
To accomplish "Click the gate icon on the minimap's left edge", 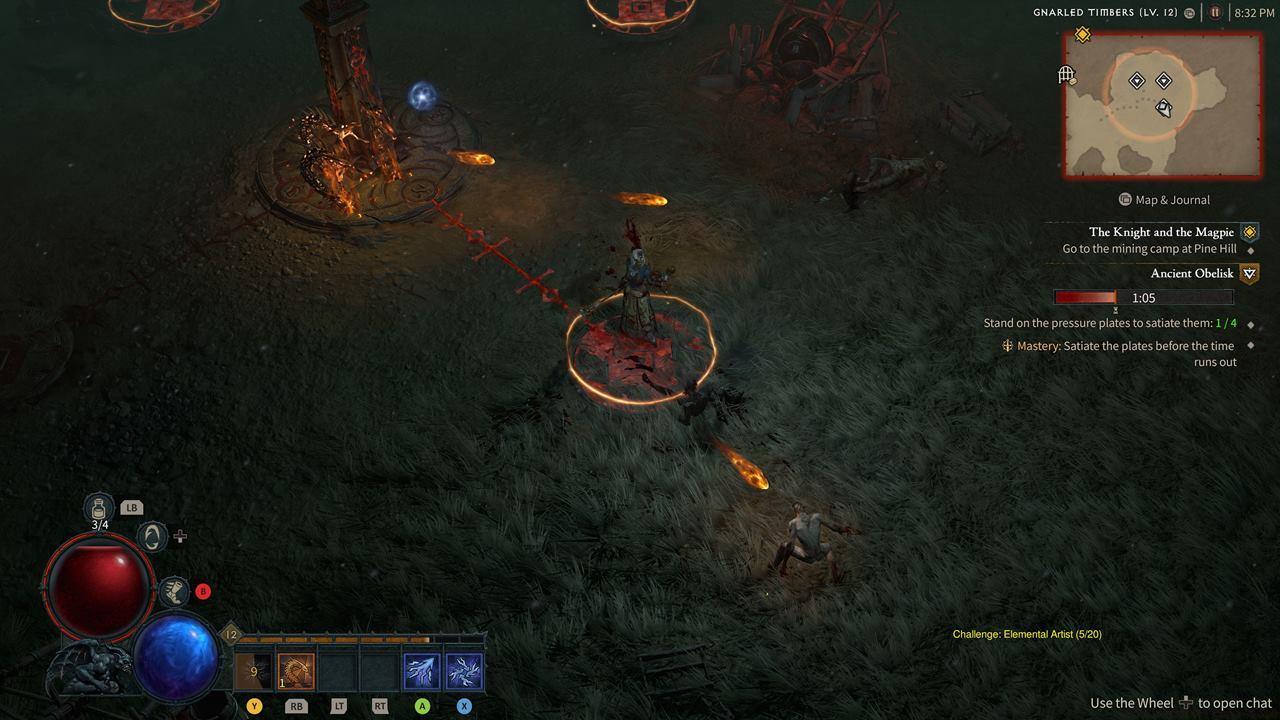I will point(1066,75).
